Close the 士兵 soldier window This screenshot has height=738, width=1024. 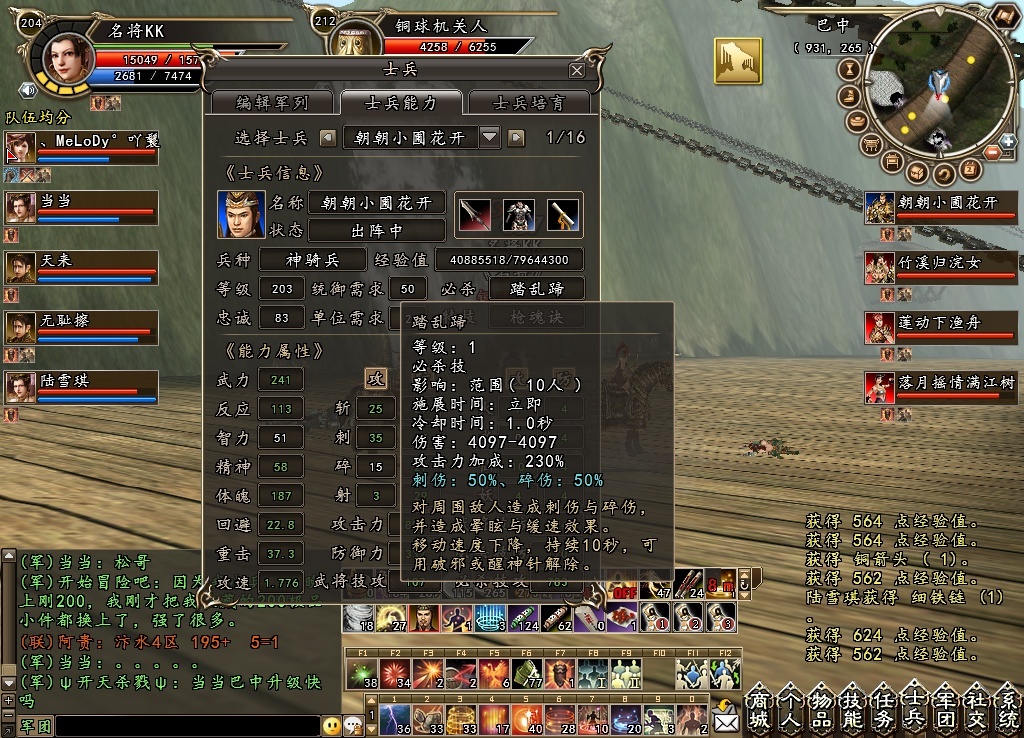pos(576,70)
